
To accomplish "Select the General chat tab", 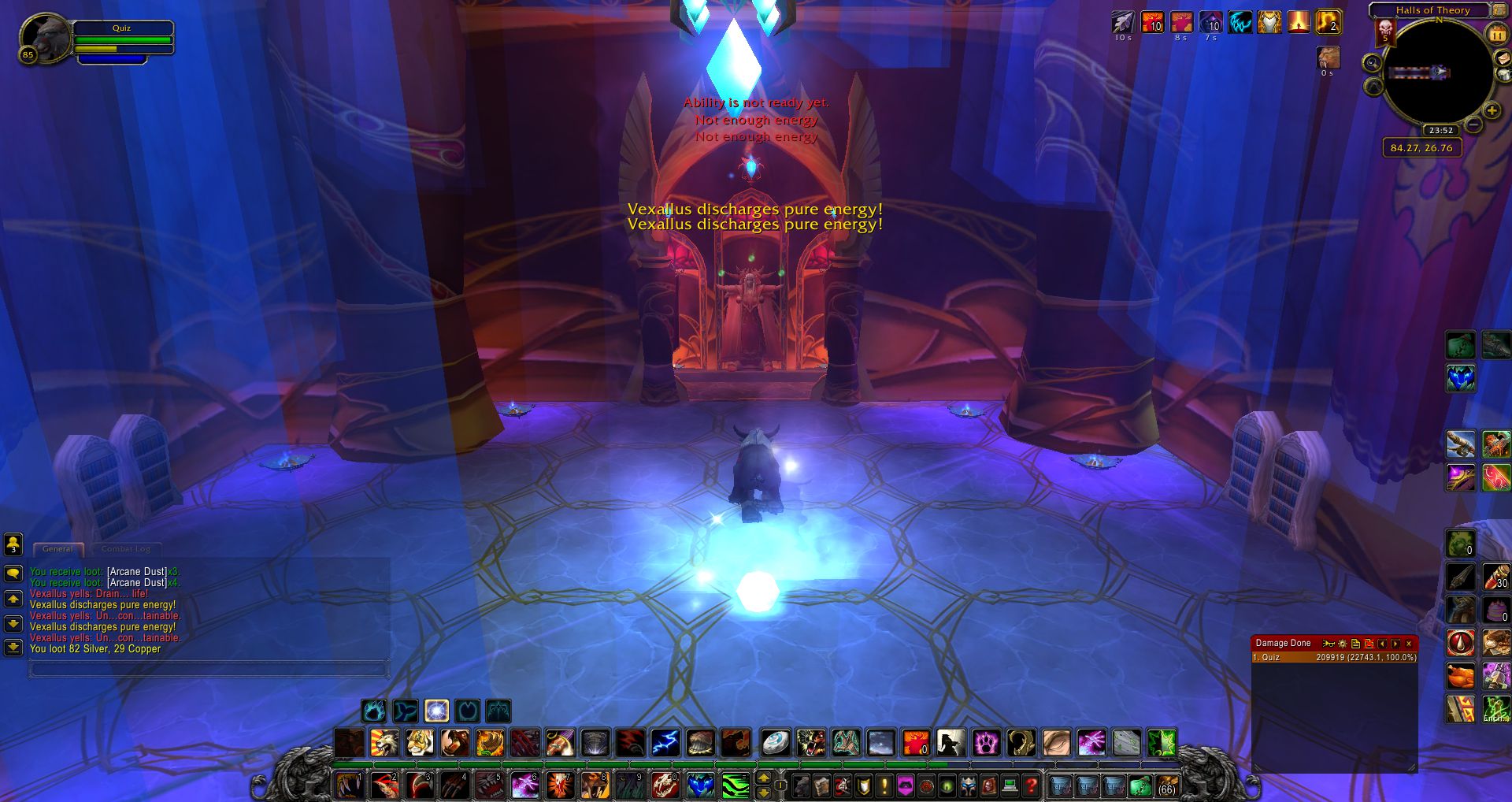I will pos(57,549).
